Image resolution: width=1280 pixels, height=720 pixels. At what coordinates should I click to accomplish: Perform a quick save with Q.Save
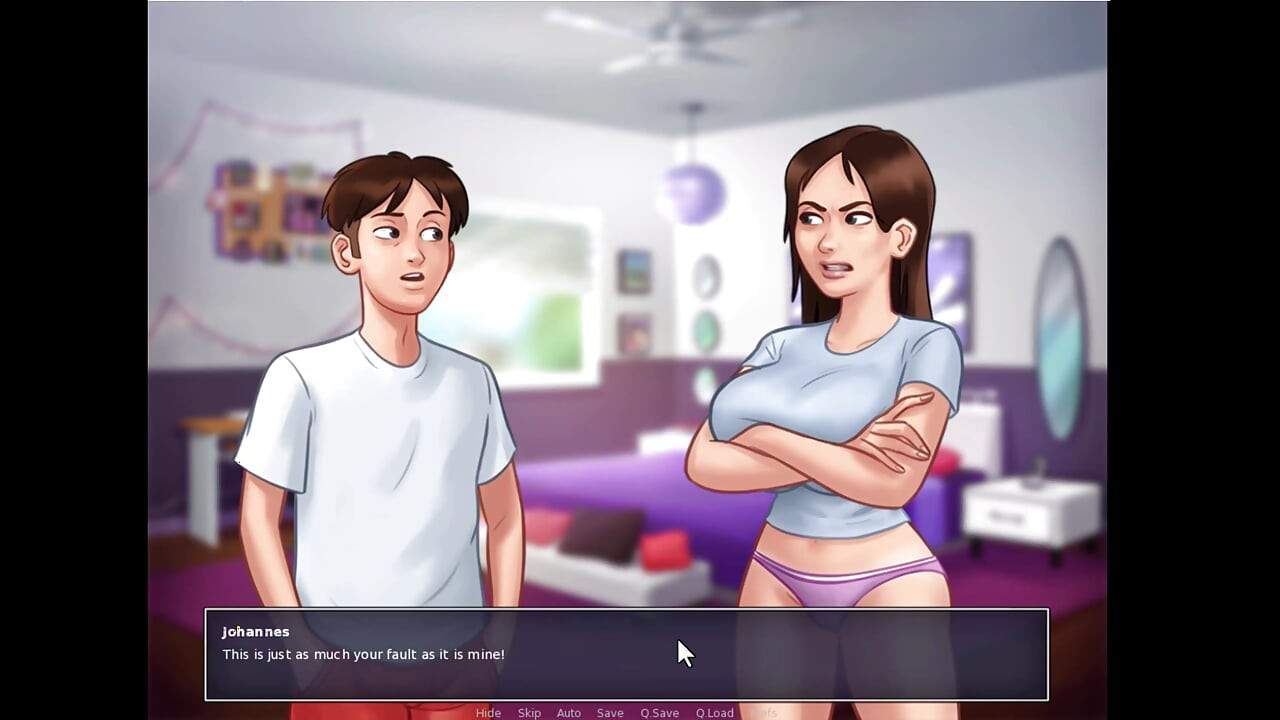(x=659, y=713)
